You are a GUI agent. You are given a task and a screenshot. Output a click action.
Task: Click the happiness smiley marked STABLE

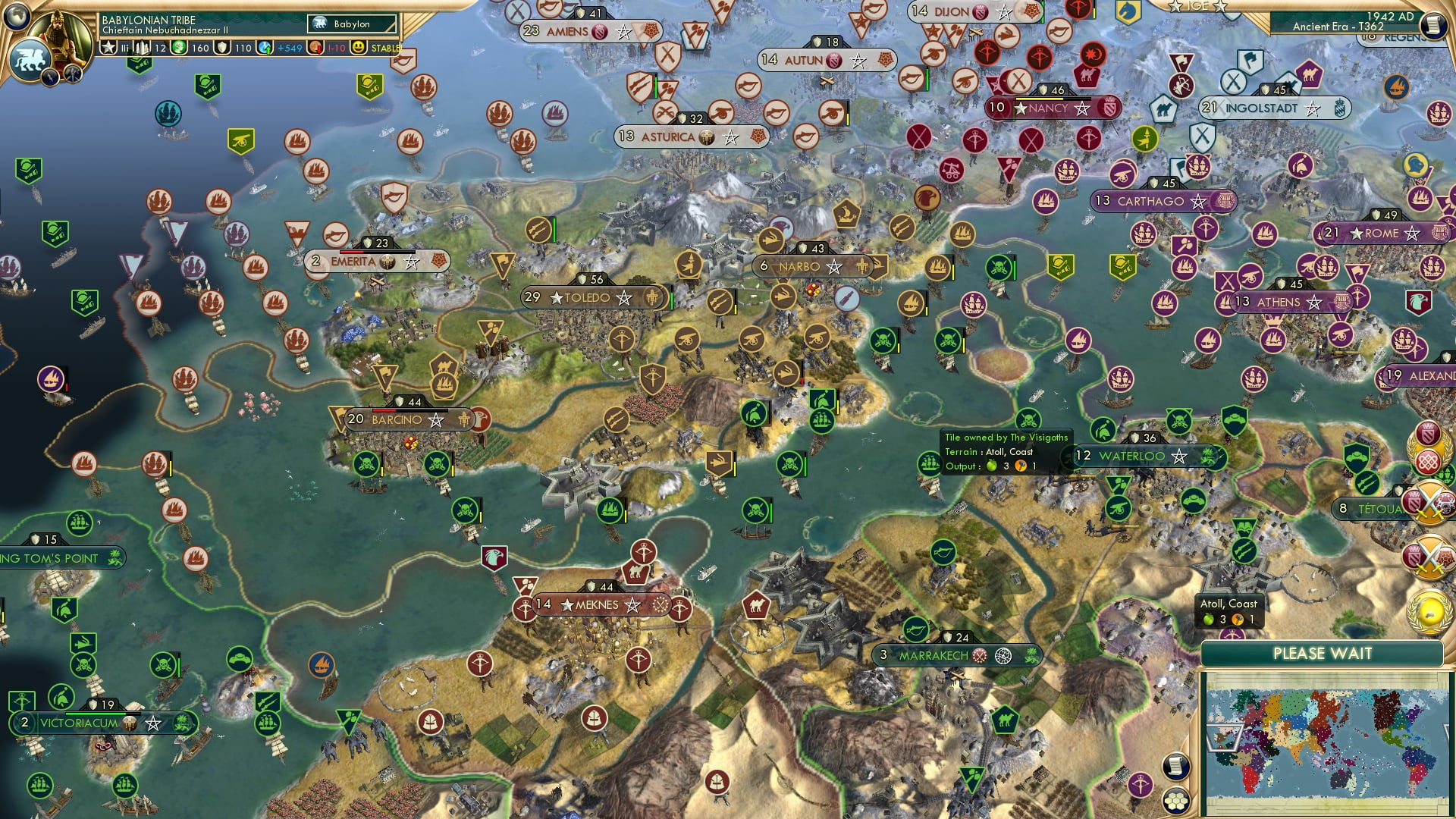tap(358, 47)
